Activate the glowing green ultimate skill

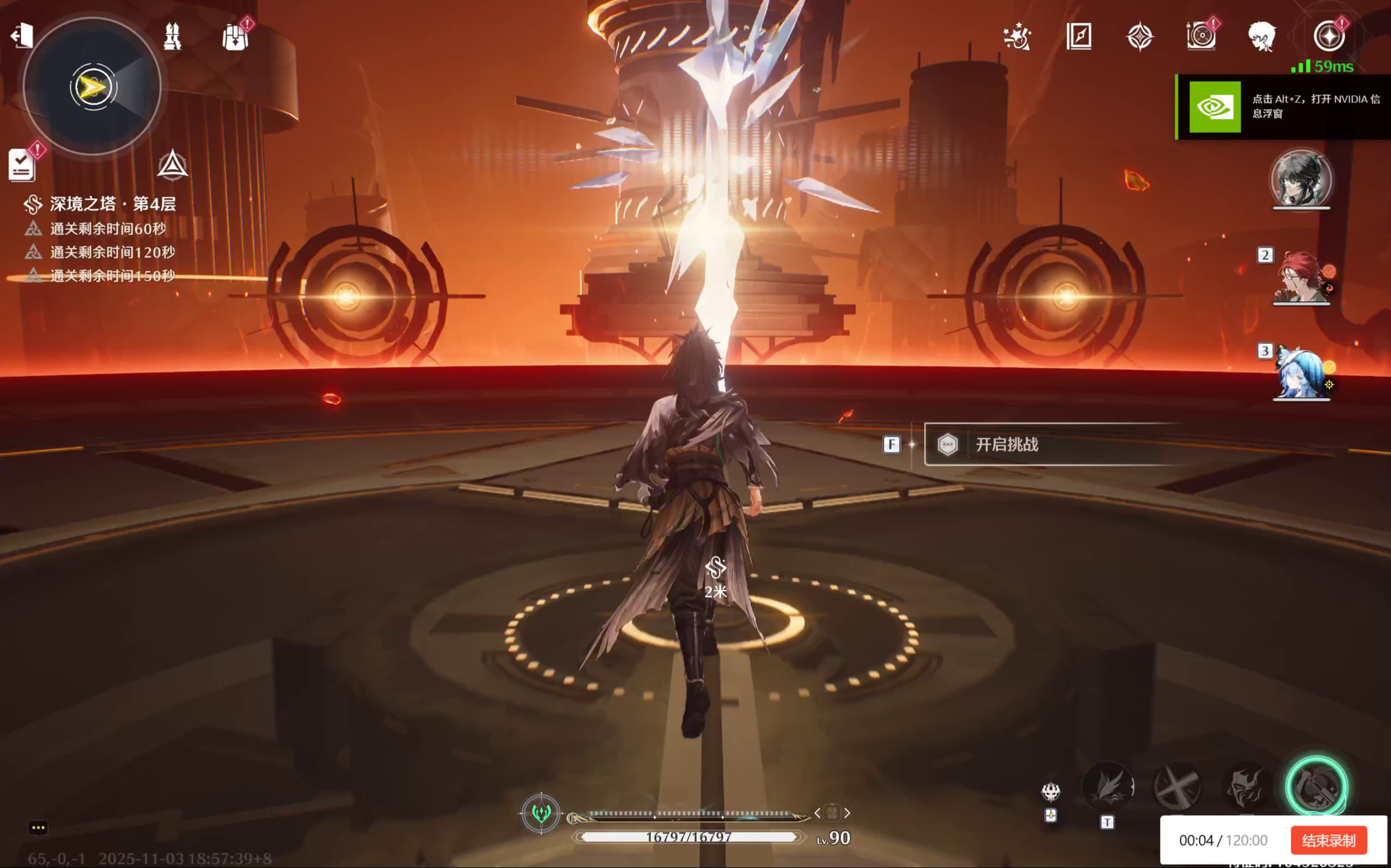tap(1316, 787)
